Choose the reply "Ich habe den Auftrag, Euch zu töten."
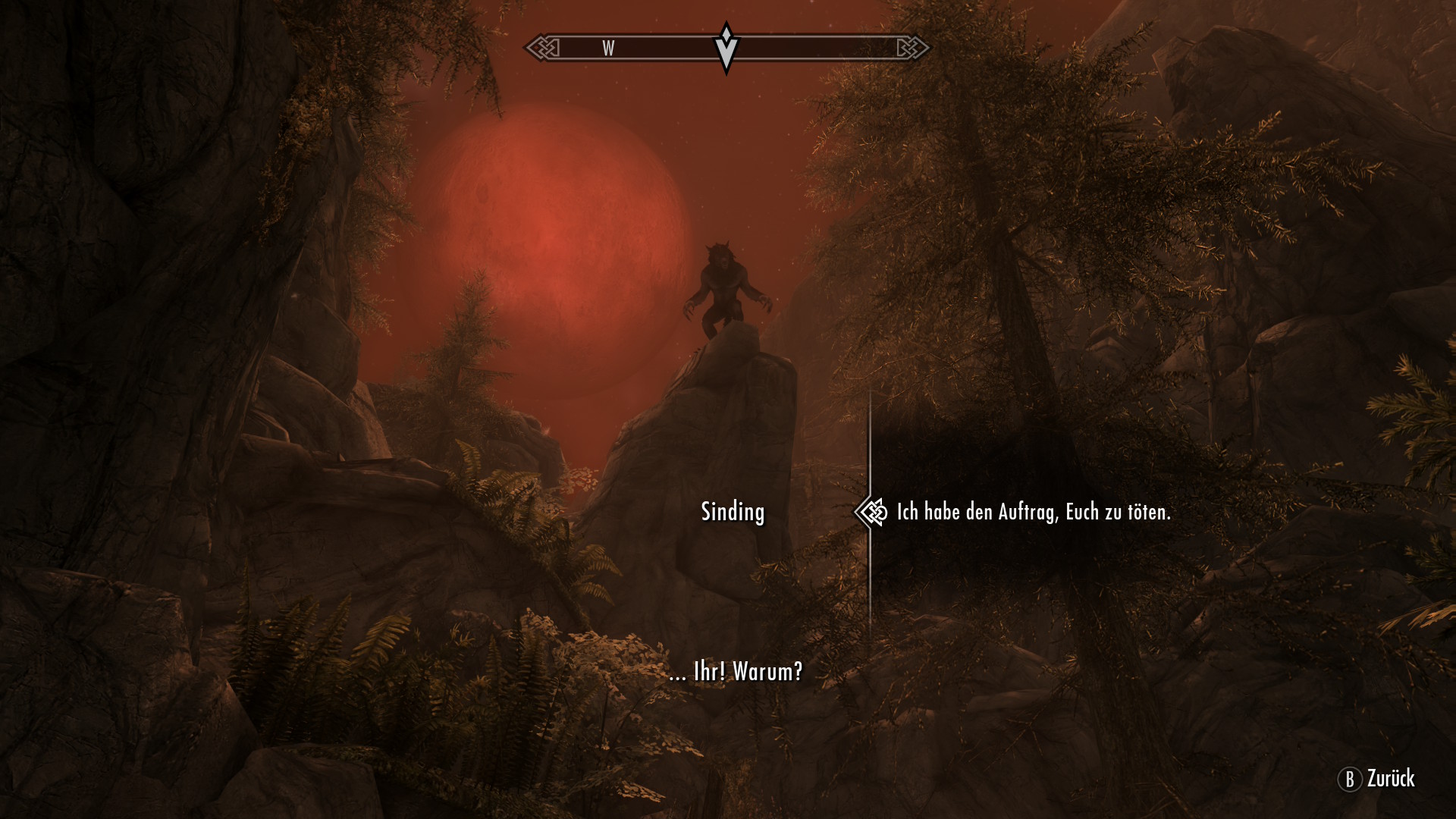1456x819 pixels. (x=1033, y=513)
